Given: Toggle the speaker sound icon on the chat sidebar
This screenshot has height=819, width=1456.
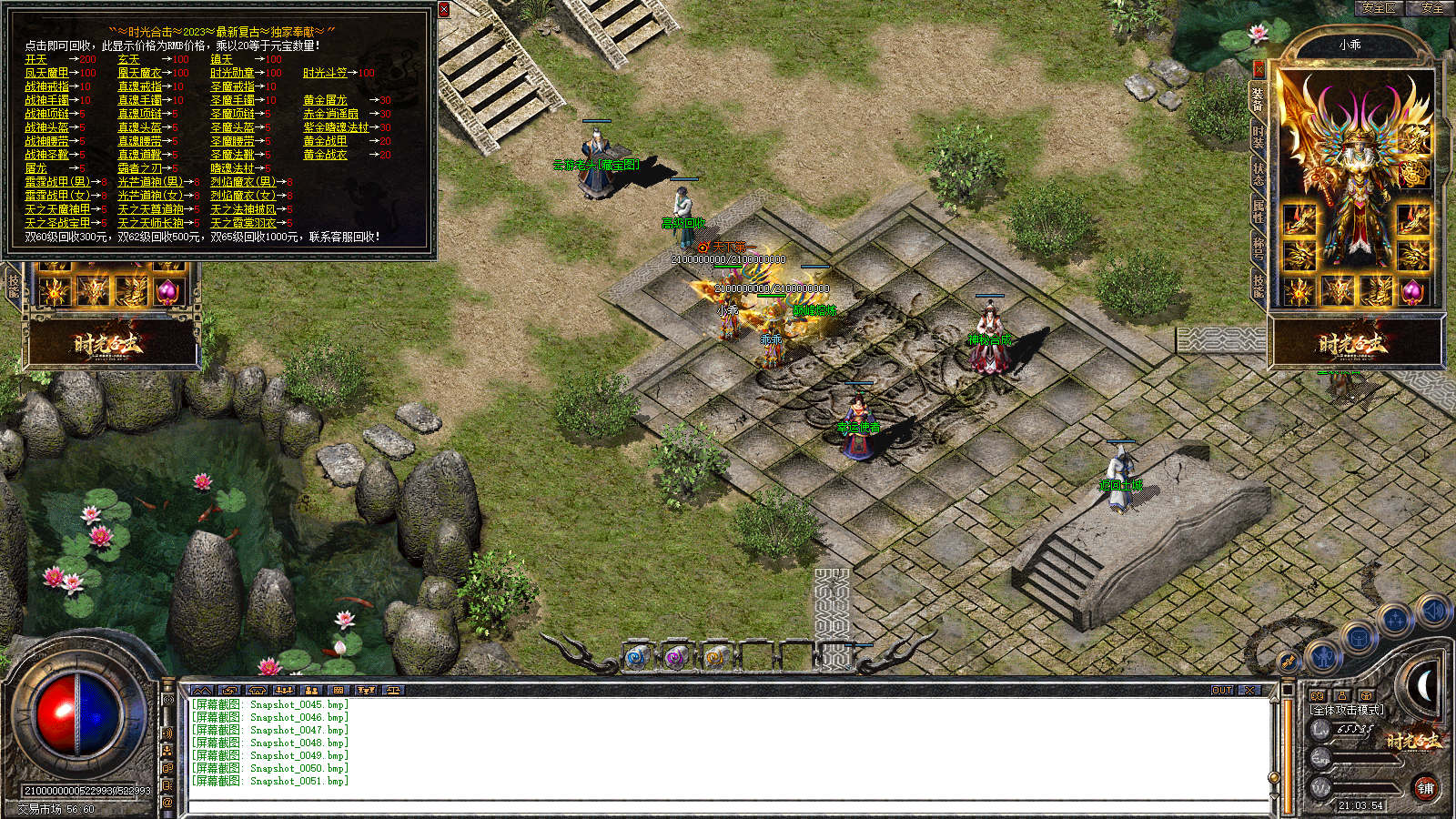Looking at the screenshot, I should point(167,733).
